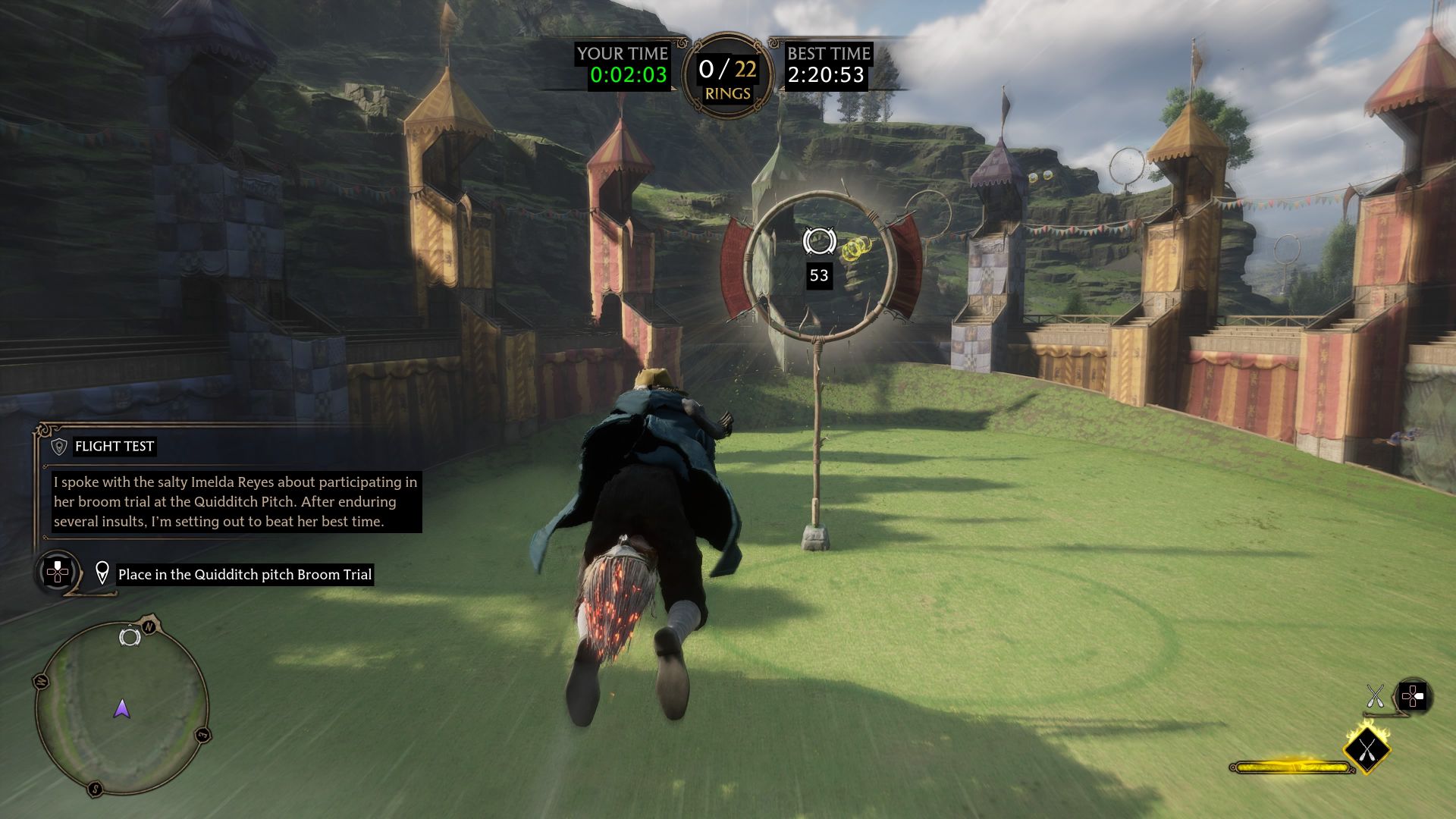Image resolution: width=1456 pixels, height=819 pixels.
Task: Click the objective marker circle on the minimap
Action: pyautogui.click(x=130, y=637)
